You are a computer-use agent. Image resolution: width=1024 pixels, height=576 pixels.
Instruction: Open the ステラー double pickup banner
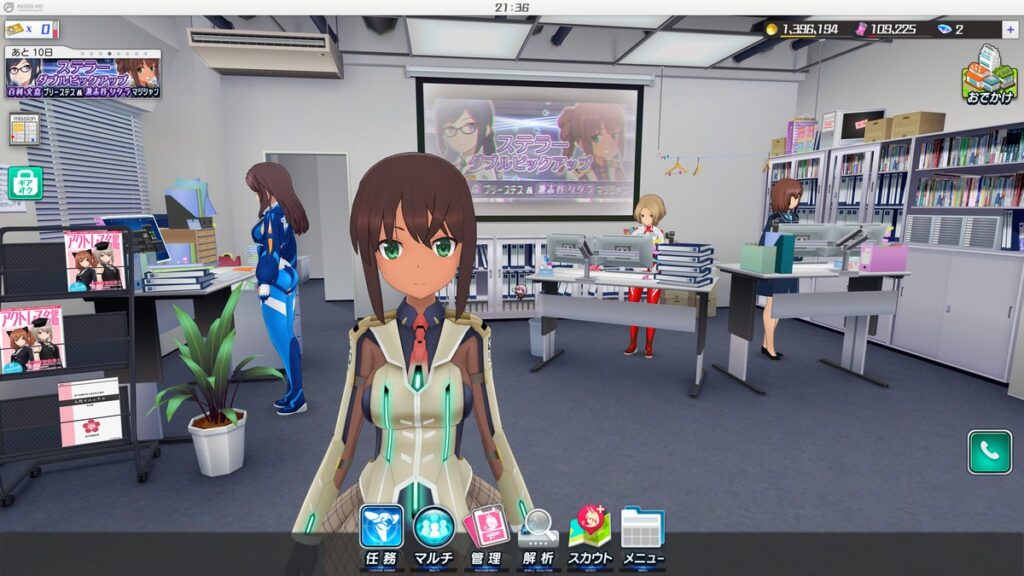(82, 74)
